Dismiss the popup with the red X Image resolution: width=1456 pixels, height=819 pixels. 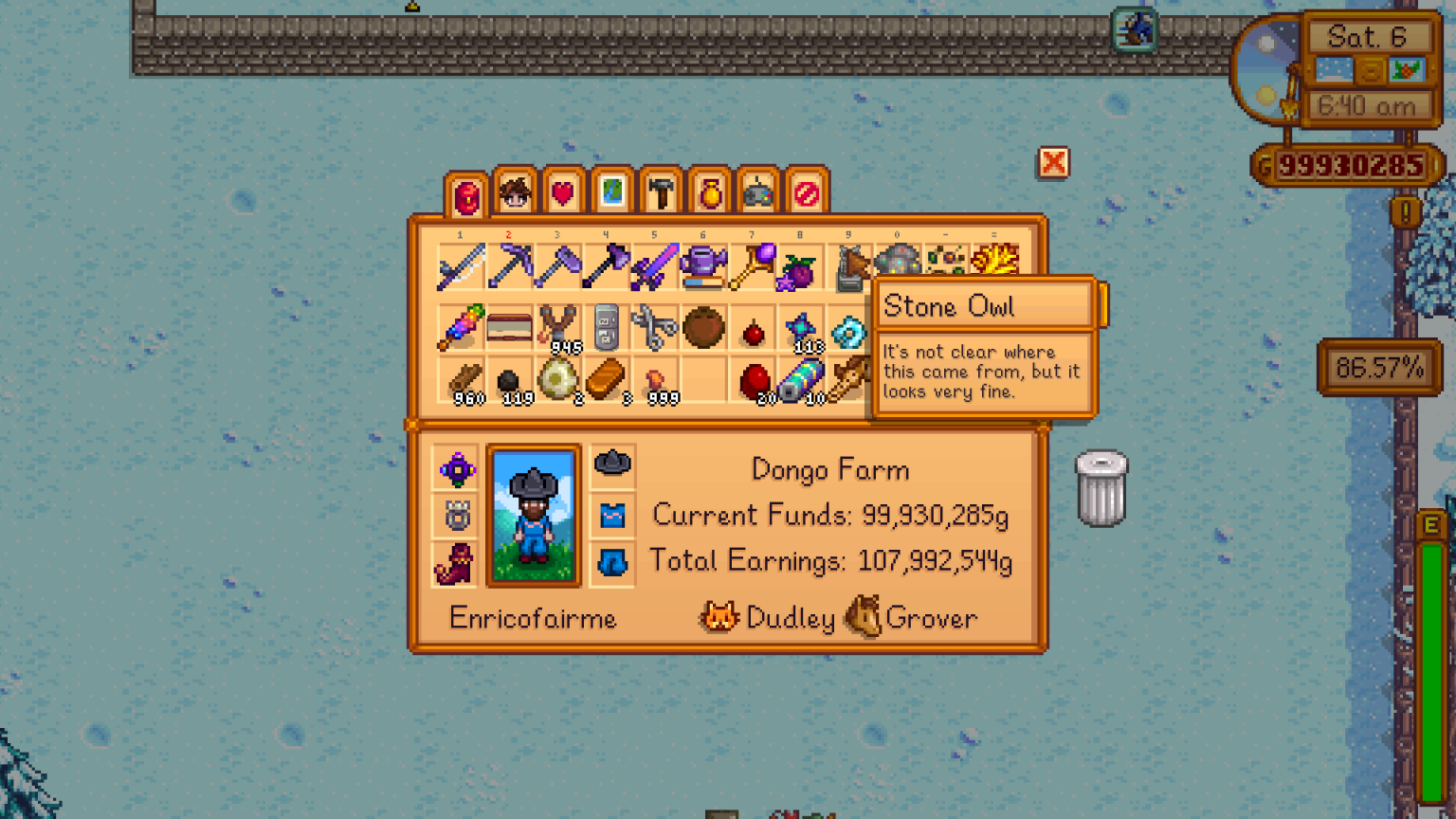1053,164
